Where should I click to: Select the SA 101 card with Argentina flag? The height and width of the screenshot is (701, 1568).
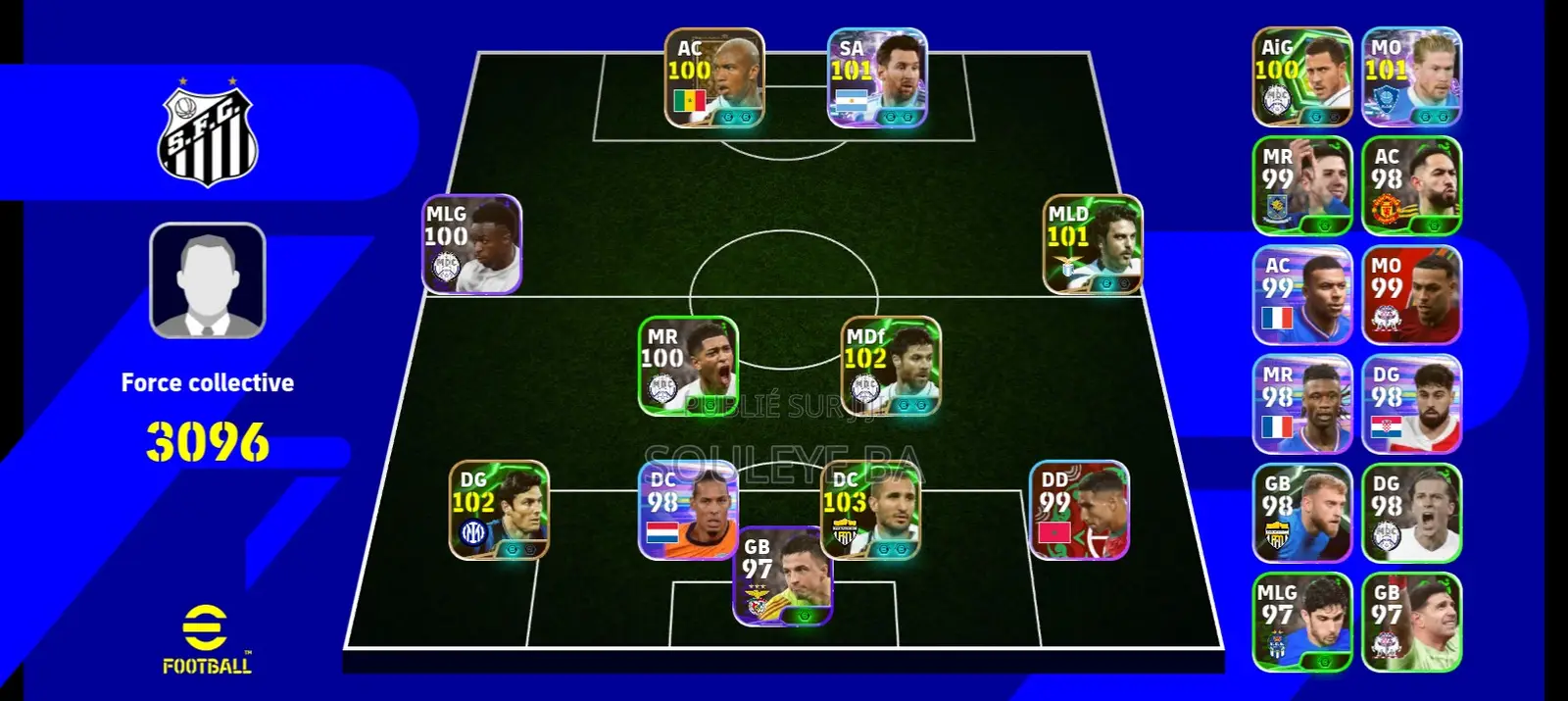(x=877, y=77)
